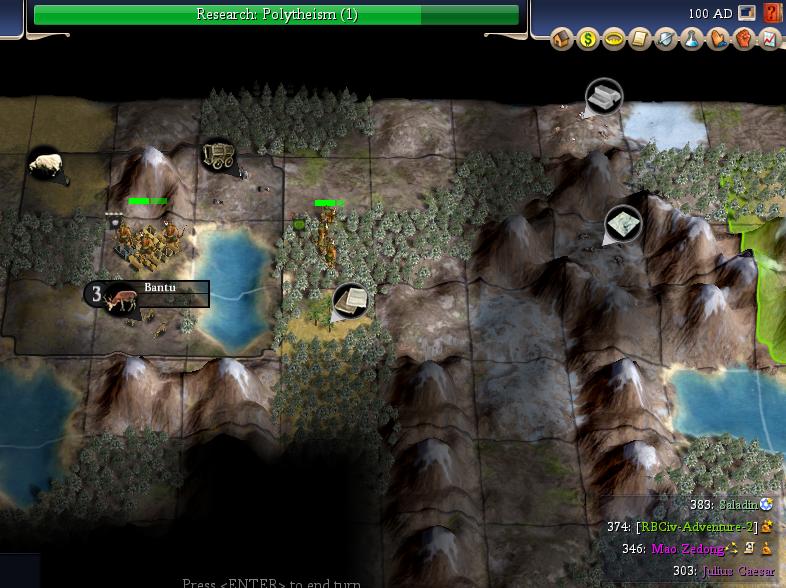
Task: Open the Military Advisor shield icon
Action: tap(663, 40)
